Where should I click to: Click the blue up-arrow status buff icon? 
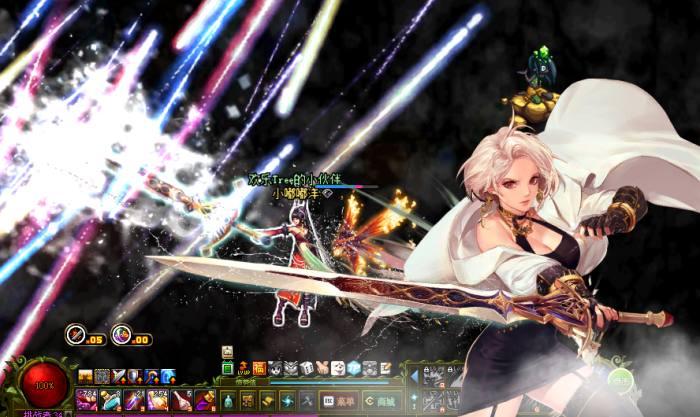click(x=168, y=376)
